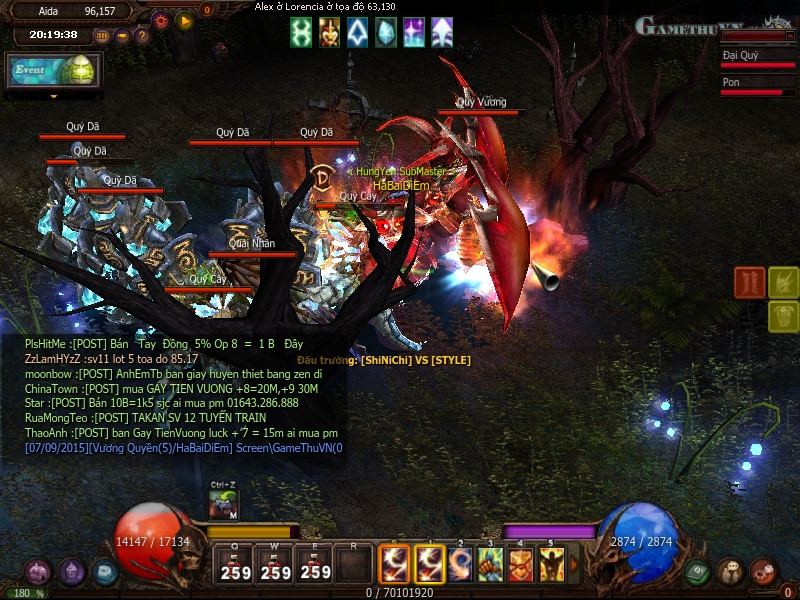Screen dimensions: 800x600
Task: Open the pink treasure chest icon
Action: pyautogui.click(x=38, y=572)
